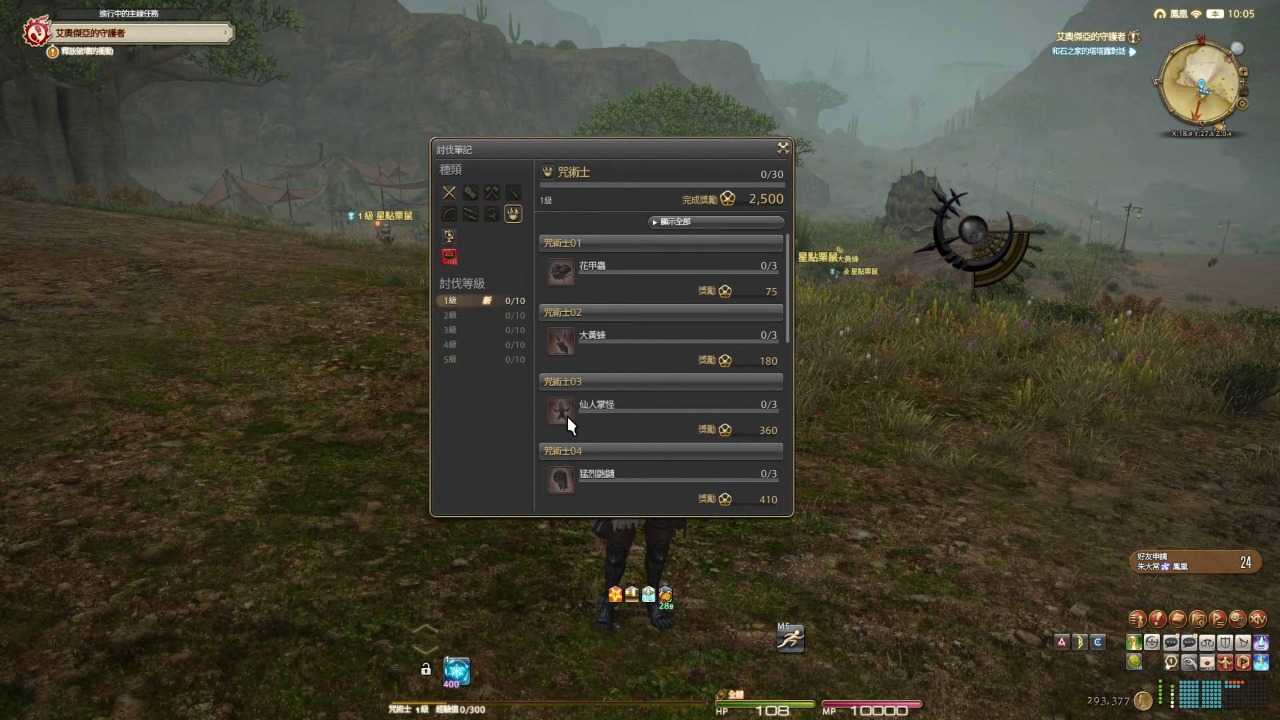Close the 討伐筆記 hunting log window
This screenshot has width=1280, height=720.
(783, 148)
